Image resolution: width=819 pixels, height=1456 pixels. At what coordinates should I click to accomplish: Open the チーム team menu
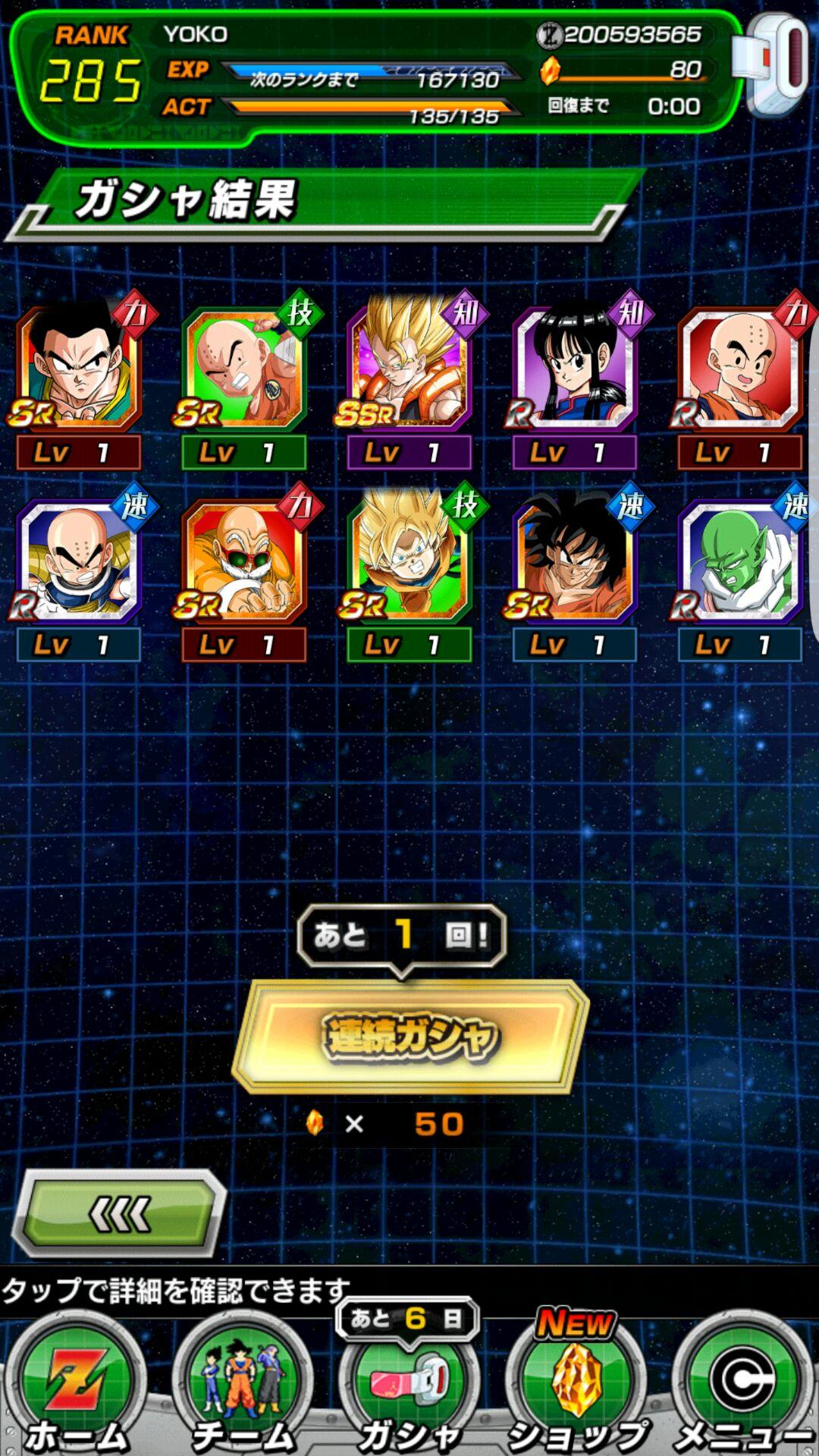243,1386
